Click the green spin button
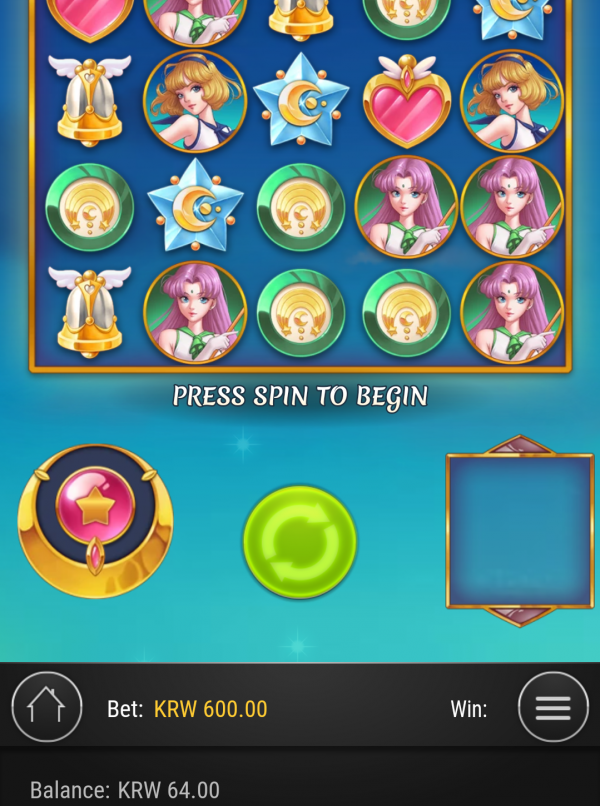This screenshot has width=600, height=806. pyautogui.click(x=300, y=542)
